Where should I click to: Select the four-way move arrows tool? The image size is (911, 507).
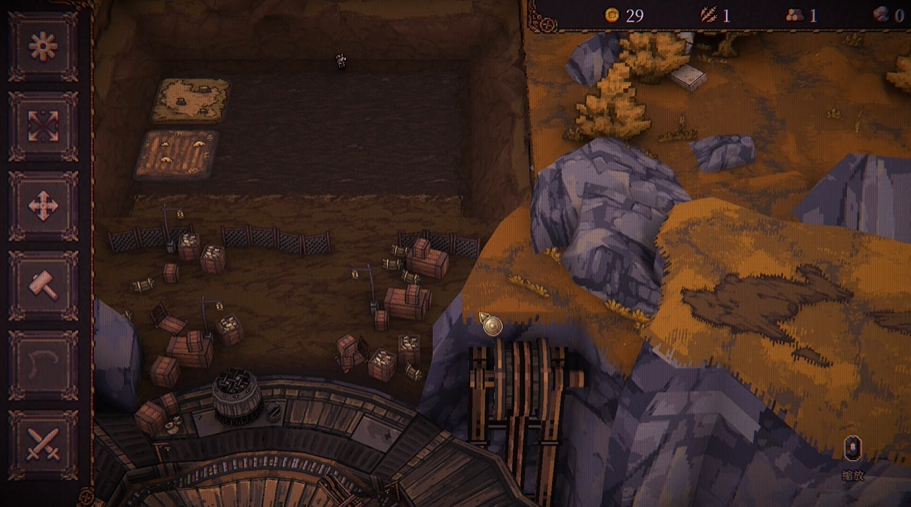tap(43, 207)
